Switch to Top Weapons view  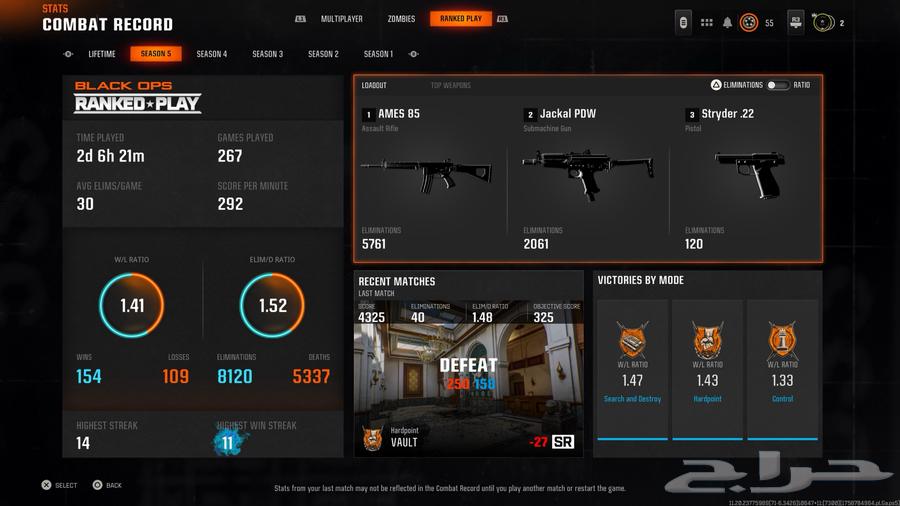point(450,86)
